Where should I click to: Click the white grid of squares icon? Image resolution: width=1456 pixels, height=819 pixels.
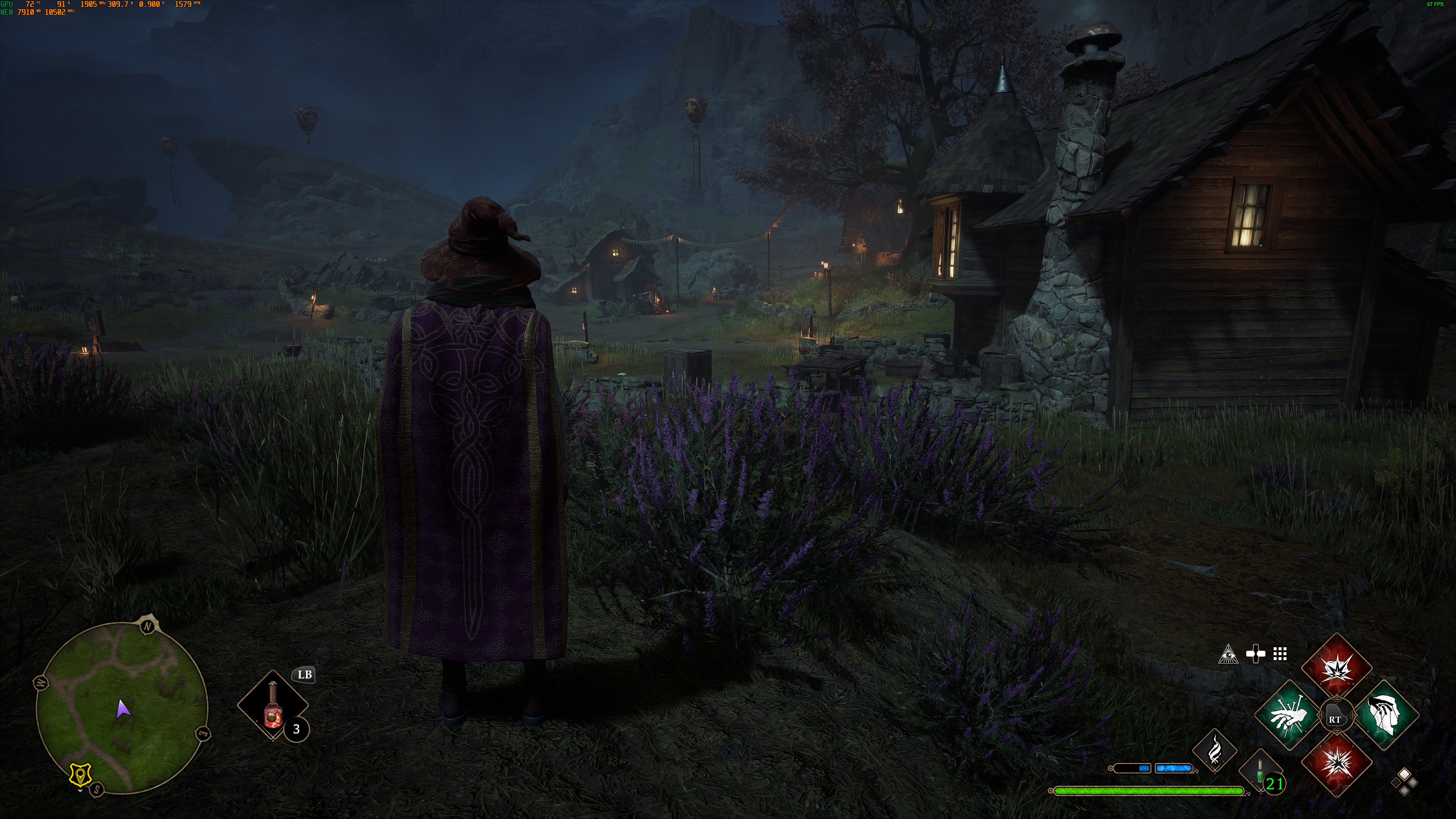1280,654
